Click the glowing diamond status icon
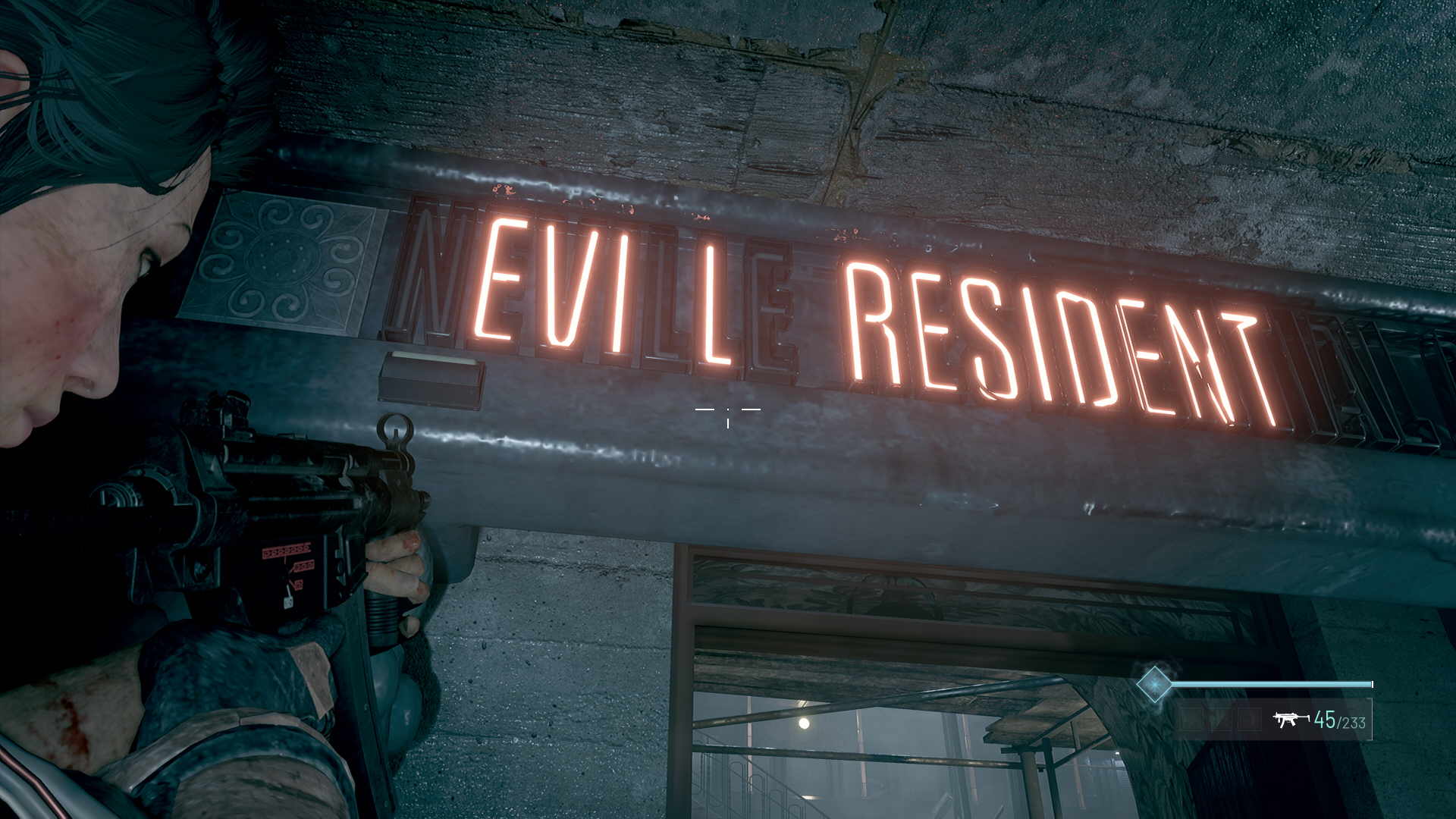The width and height of the screenshot is (1456, 819). [1154, 684]
